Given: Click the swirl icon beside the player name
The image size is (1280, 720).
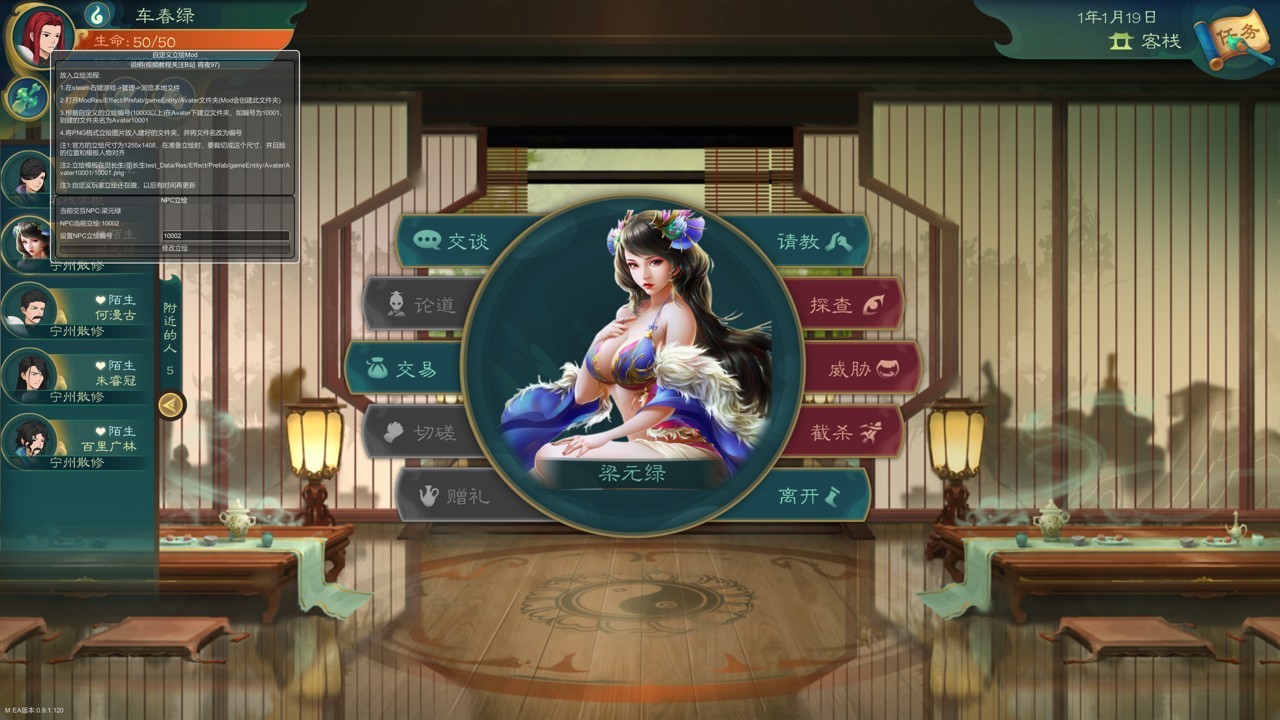Looking at the screenshot, I should pos(97,15).
